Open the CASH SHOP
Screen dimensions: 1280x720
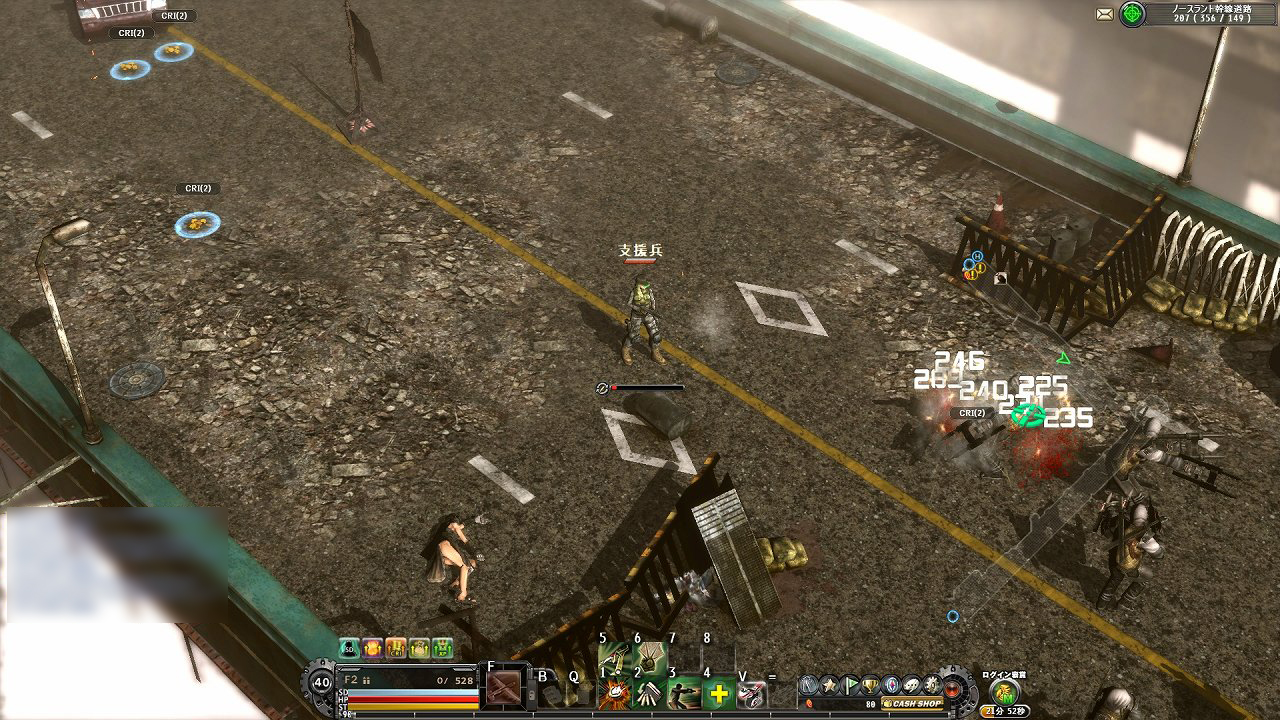[913, 703]
